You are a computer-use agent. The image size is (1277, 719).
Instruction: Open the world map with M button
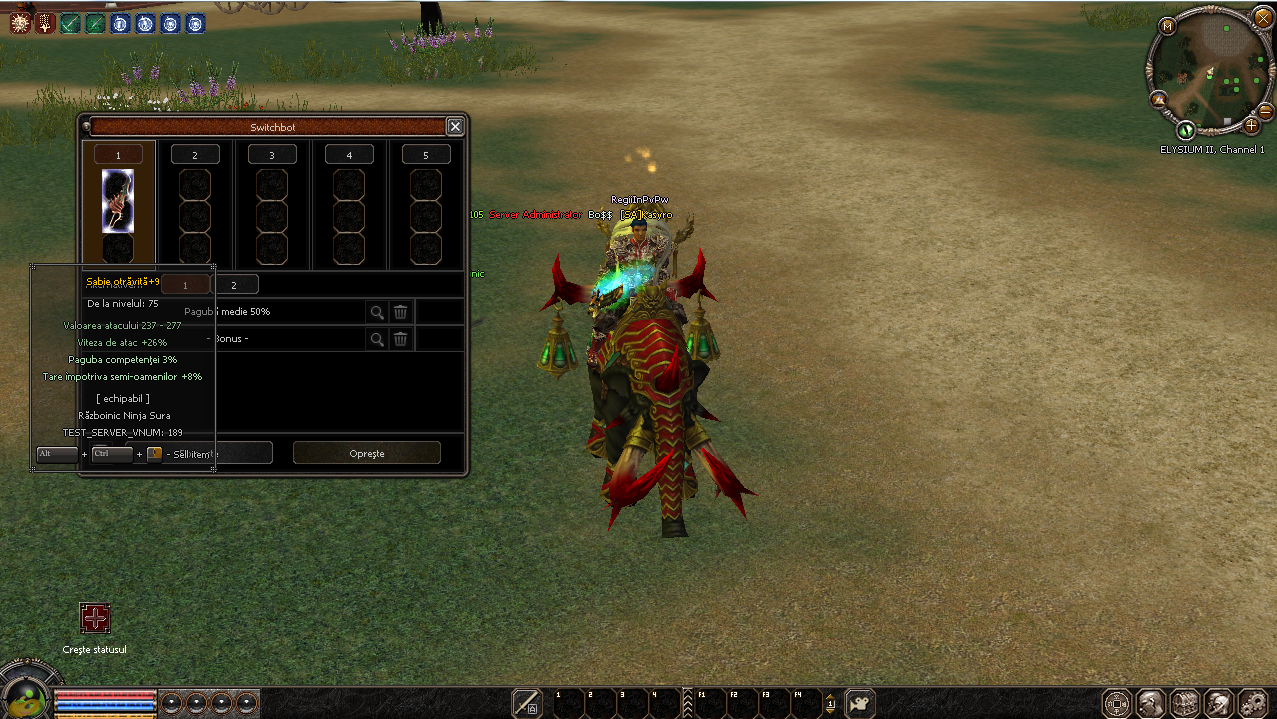point(1167,26)
